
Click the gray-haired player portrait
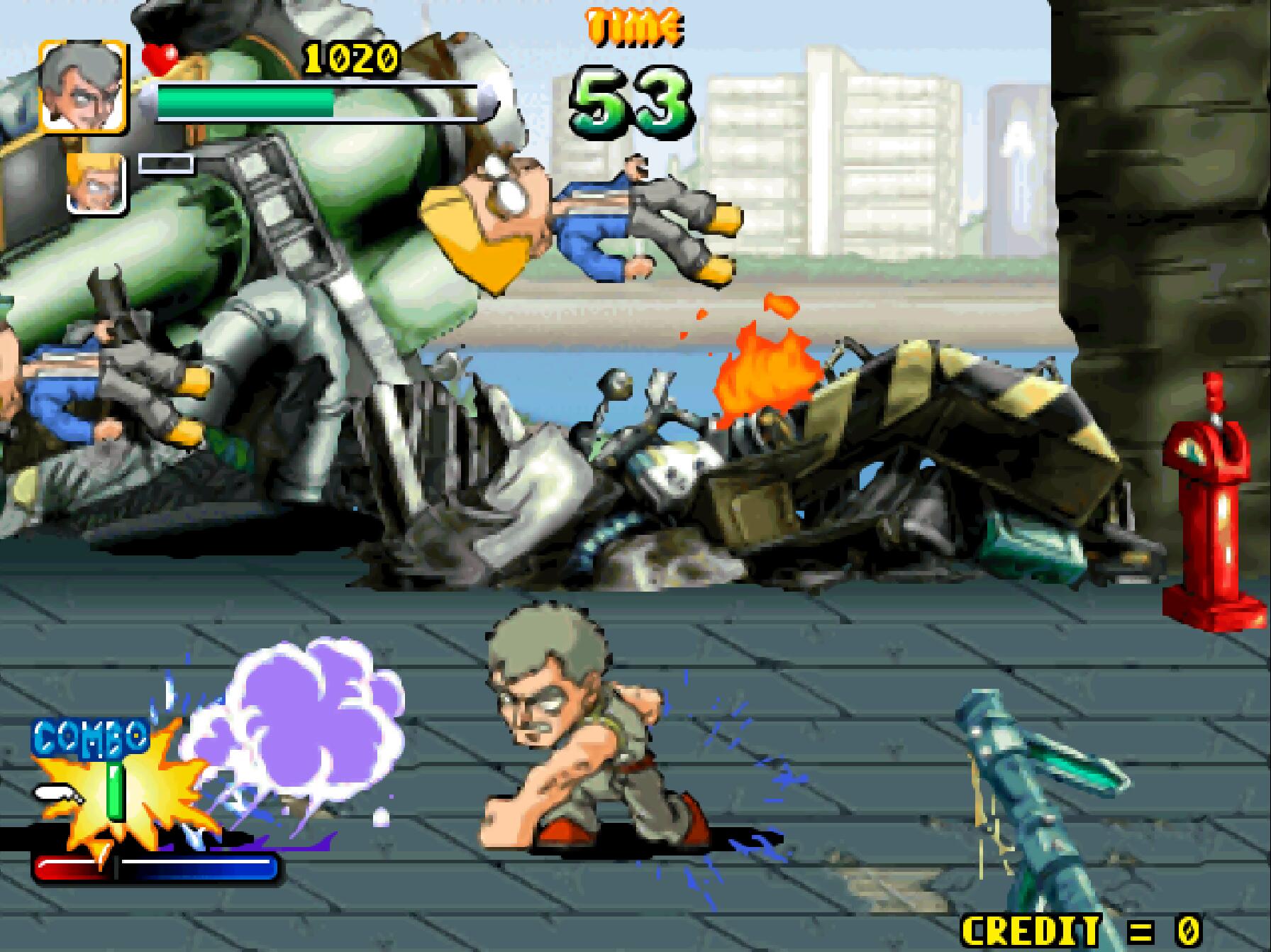83,87
